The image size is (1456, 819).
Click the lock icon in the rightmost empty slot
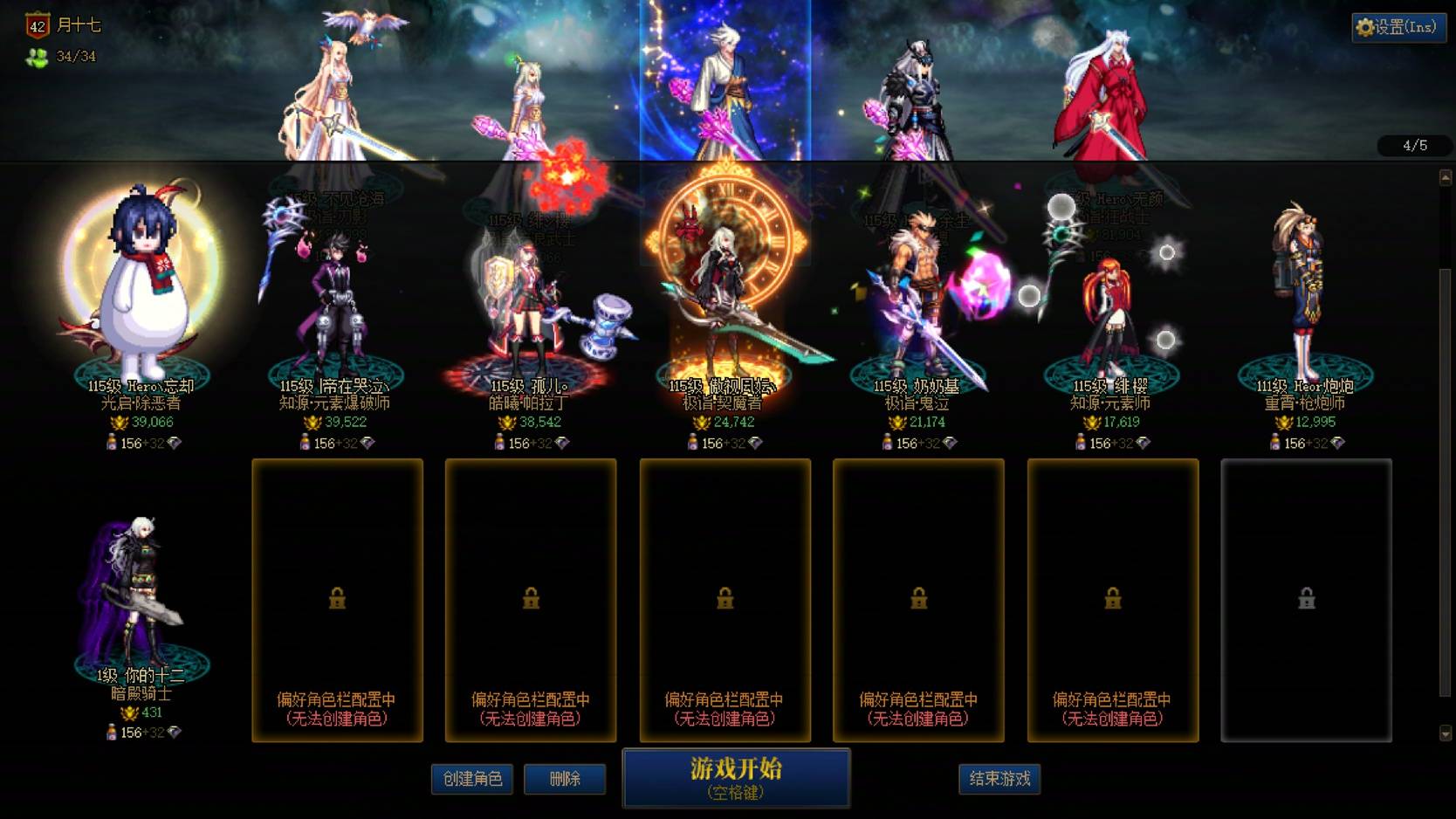click(x=1305, y=597)
